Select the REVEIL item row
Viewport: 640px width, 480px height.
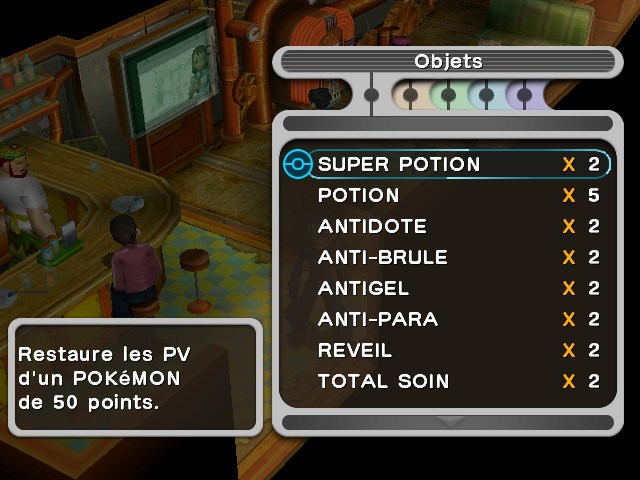tap(355, 350)
